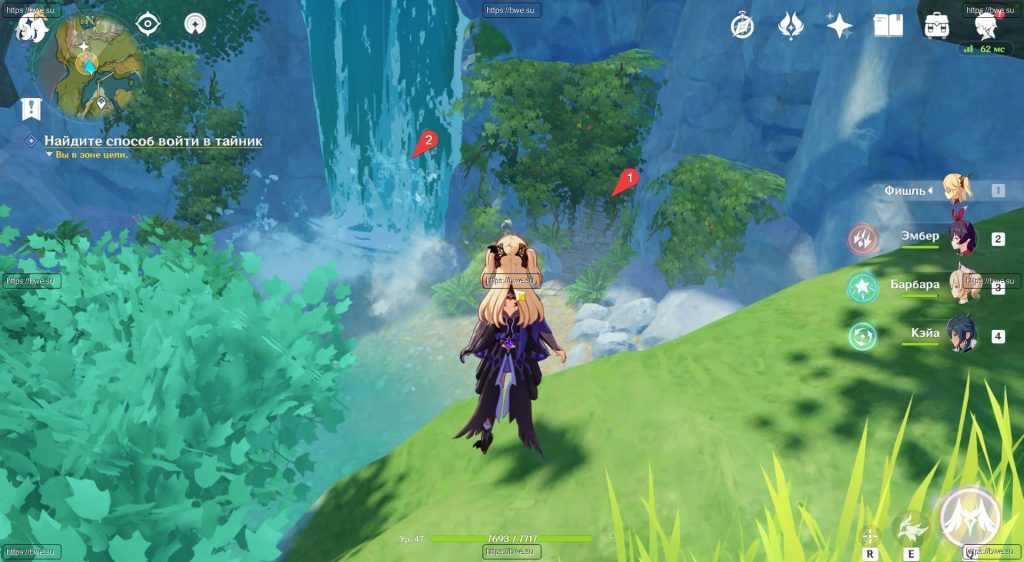The image size is (1024, 562).
Task: Activate Fischl's elemental skill button
Action: point(911,527)
